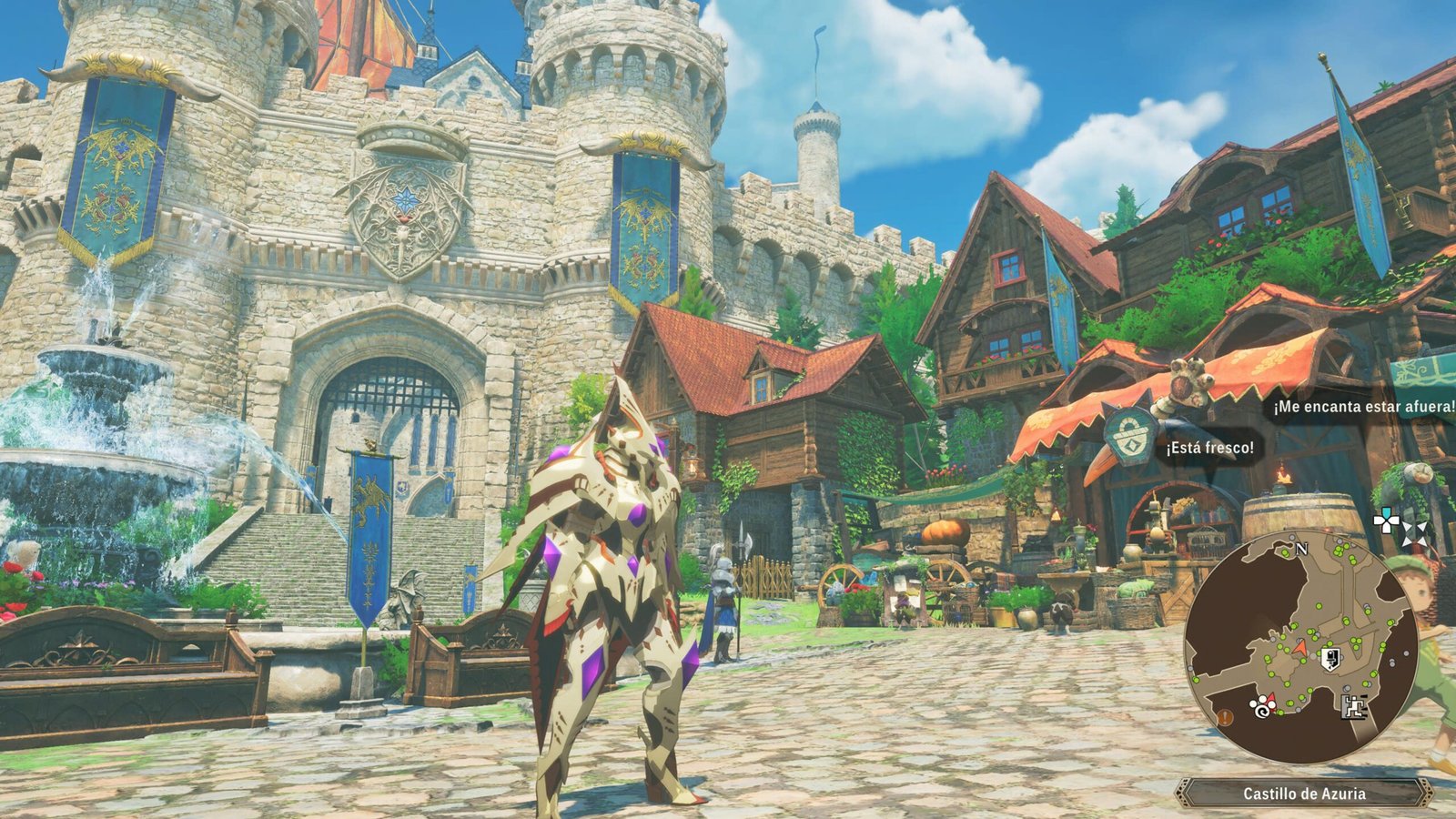Click the paw print marker on minimap
The image size is (1456, 819).
[x=1260, y=705]
